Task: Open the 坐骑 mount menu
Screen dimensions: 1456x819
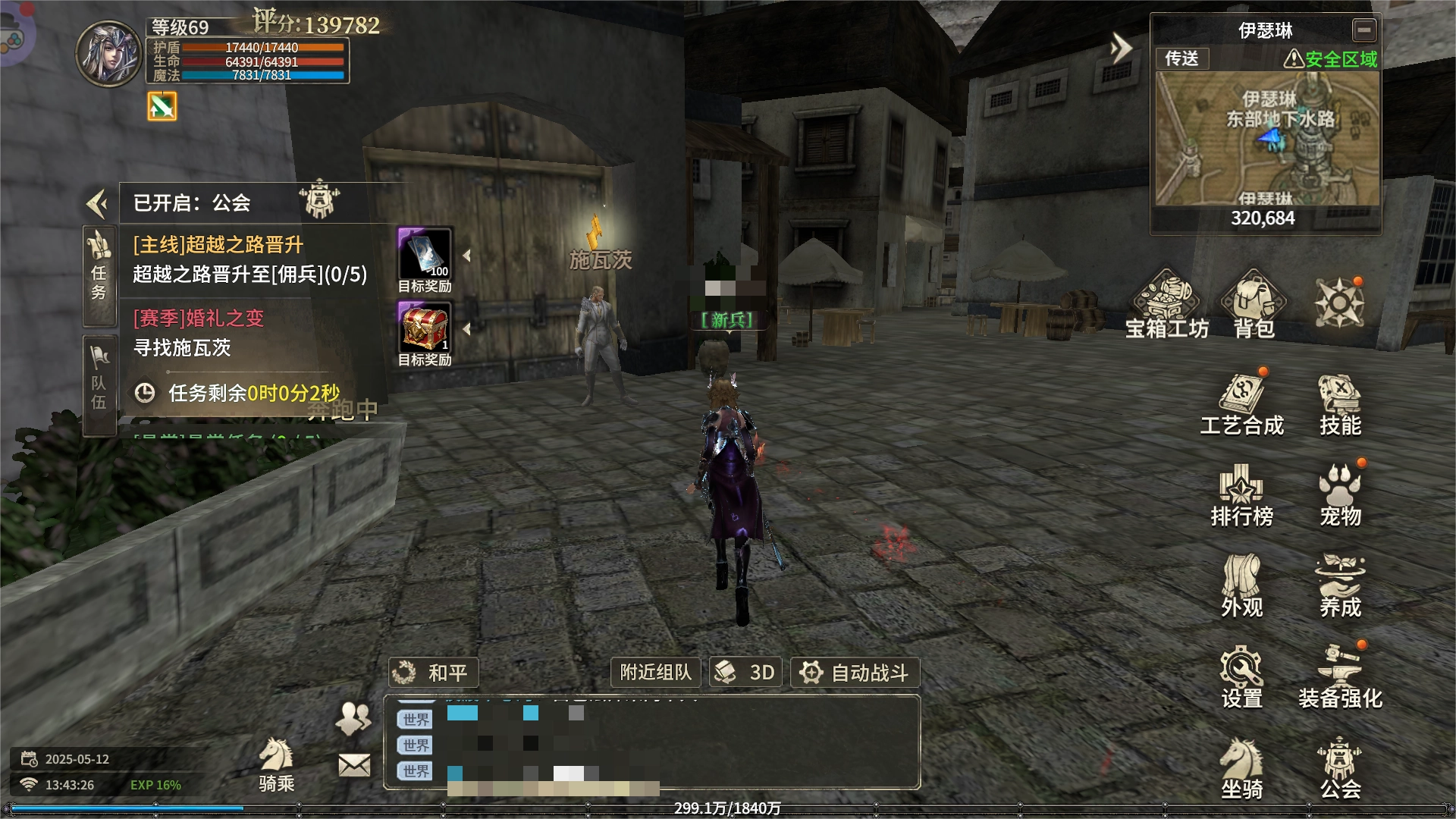Action: coord(1241,768)
